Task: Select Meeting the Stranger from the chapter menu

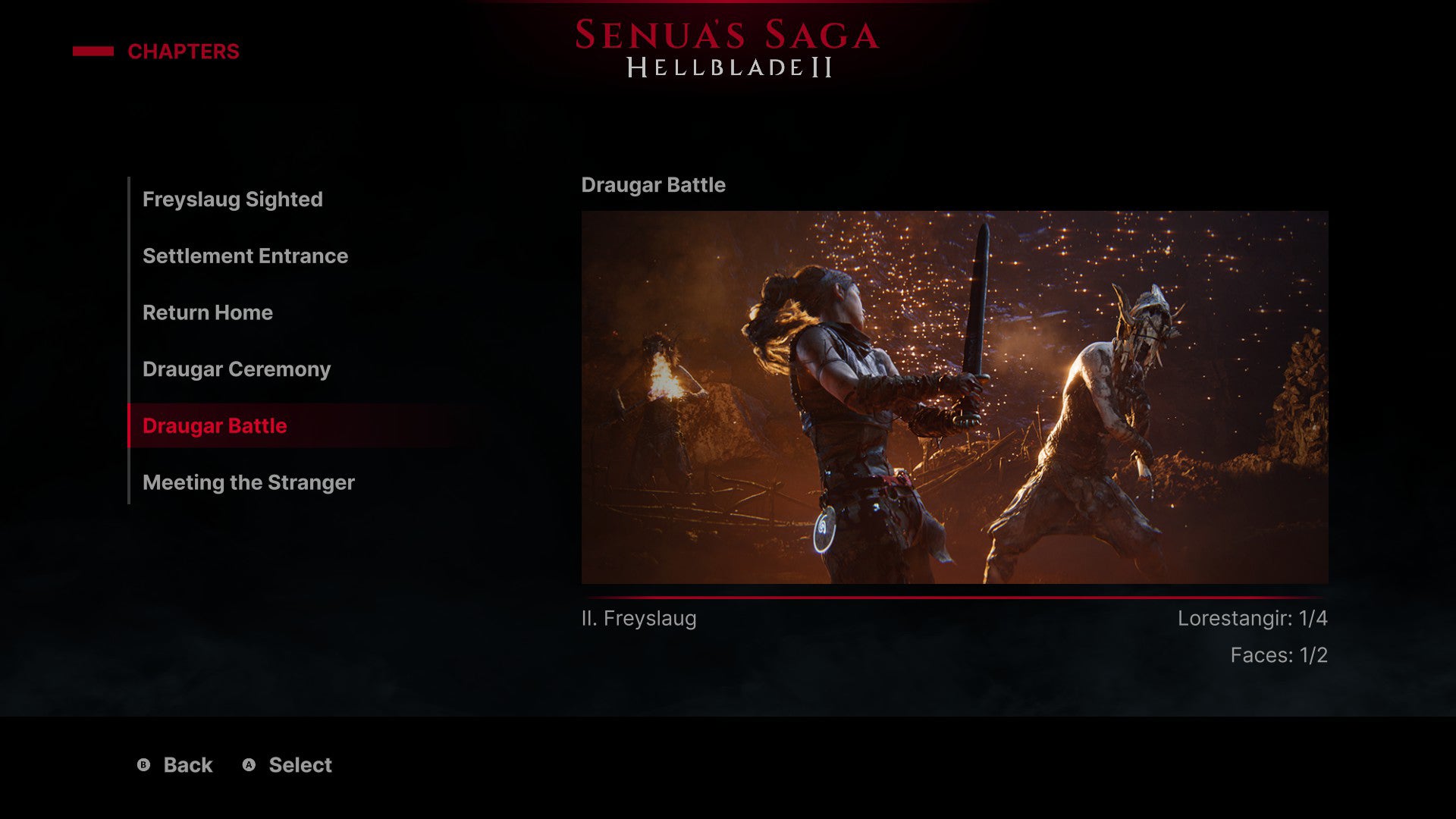Action: 248,482
